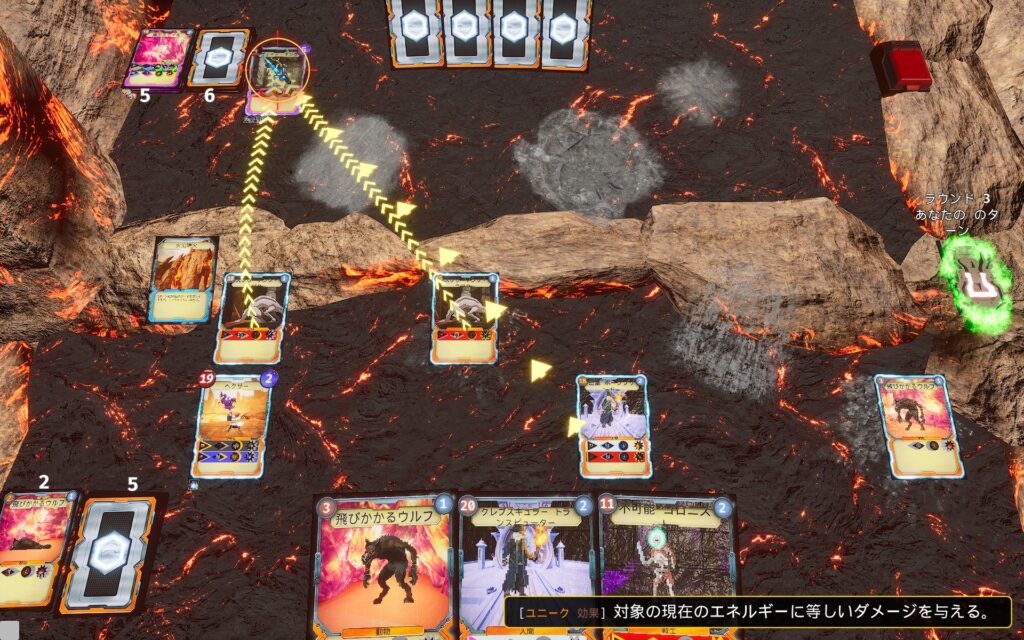Select the ヘクサー card with 19 power
This screenshot has width=1024, height=640.
(x=231, y=425)
